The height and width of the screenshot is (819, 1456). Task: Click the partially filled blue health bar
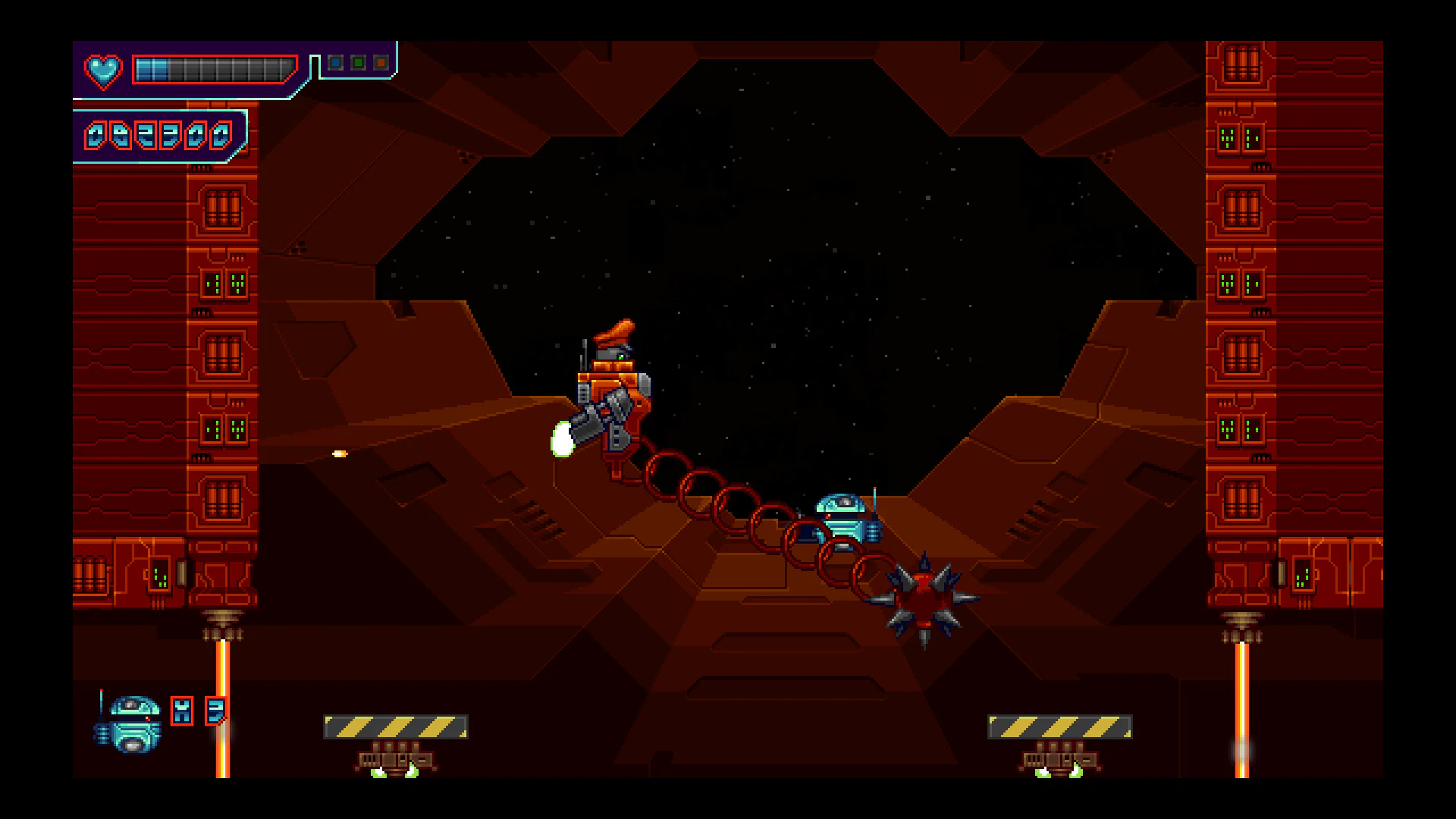(150, 70)
